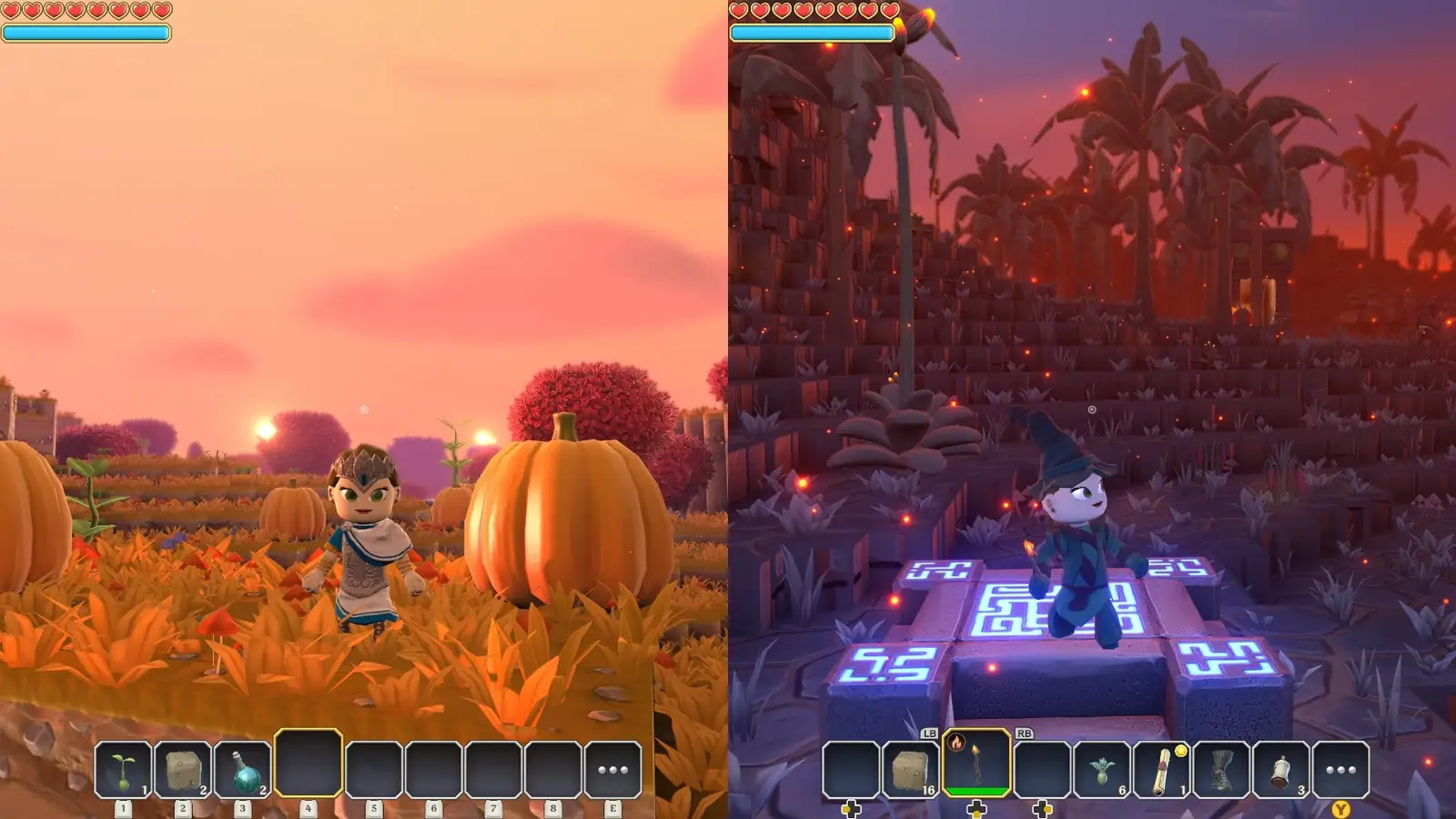
Task: Click the yellow Y button prompt icon
Action: click(x=1340, y=809)
